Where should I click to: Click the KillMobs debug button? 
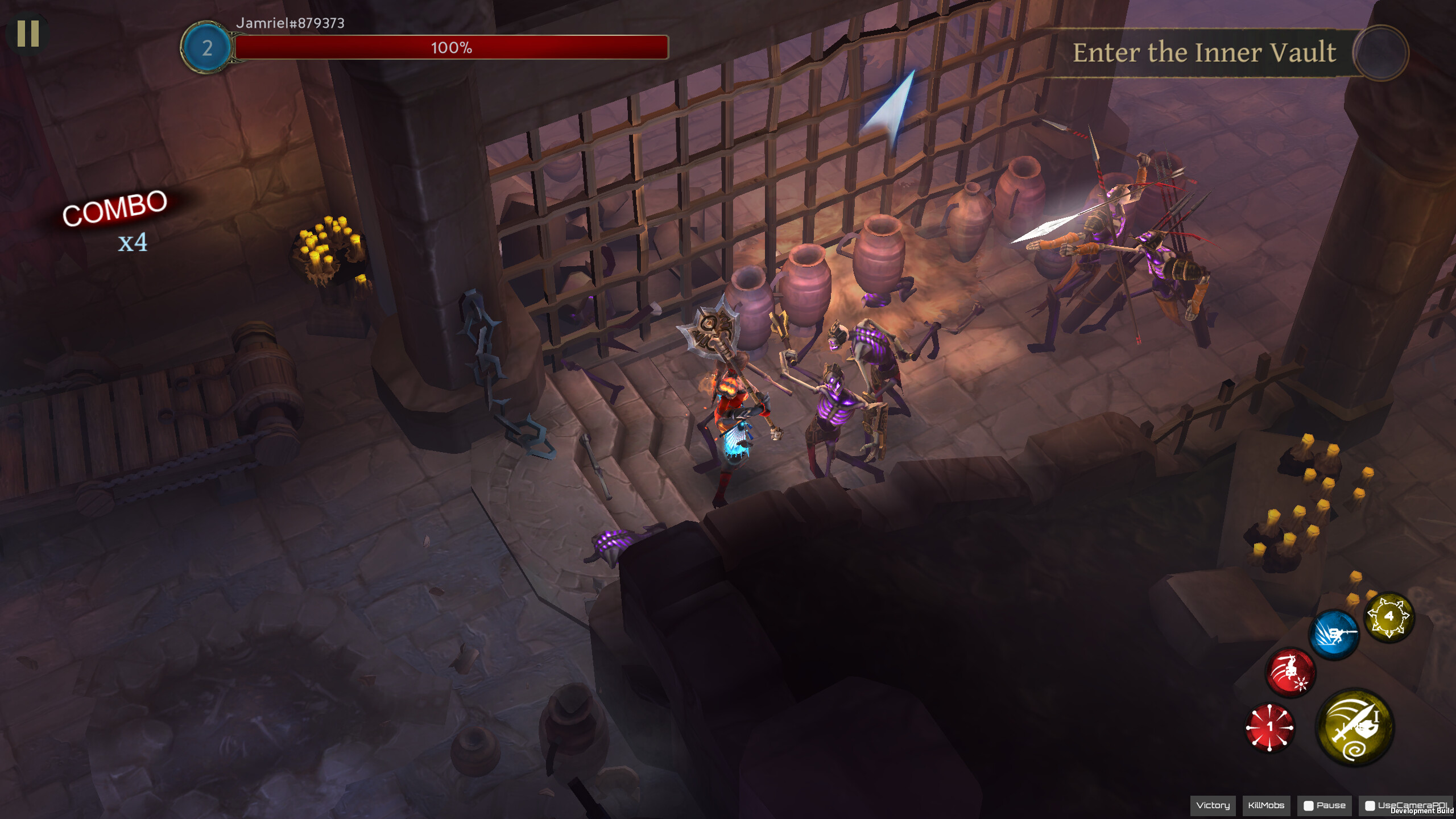1269,805
